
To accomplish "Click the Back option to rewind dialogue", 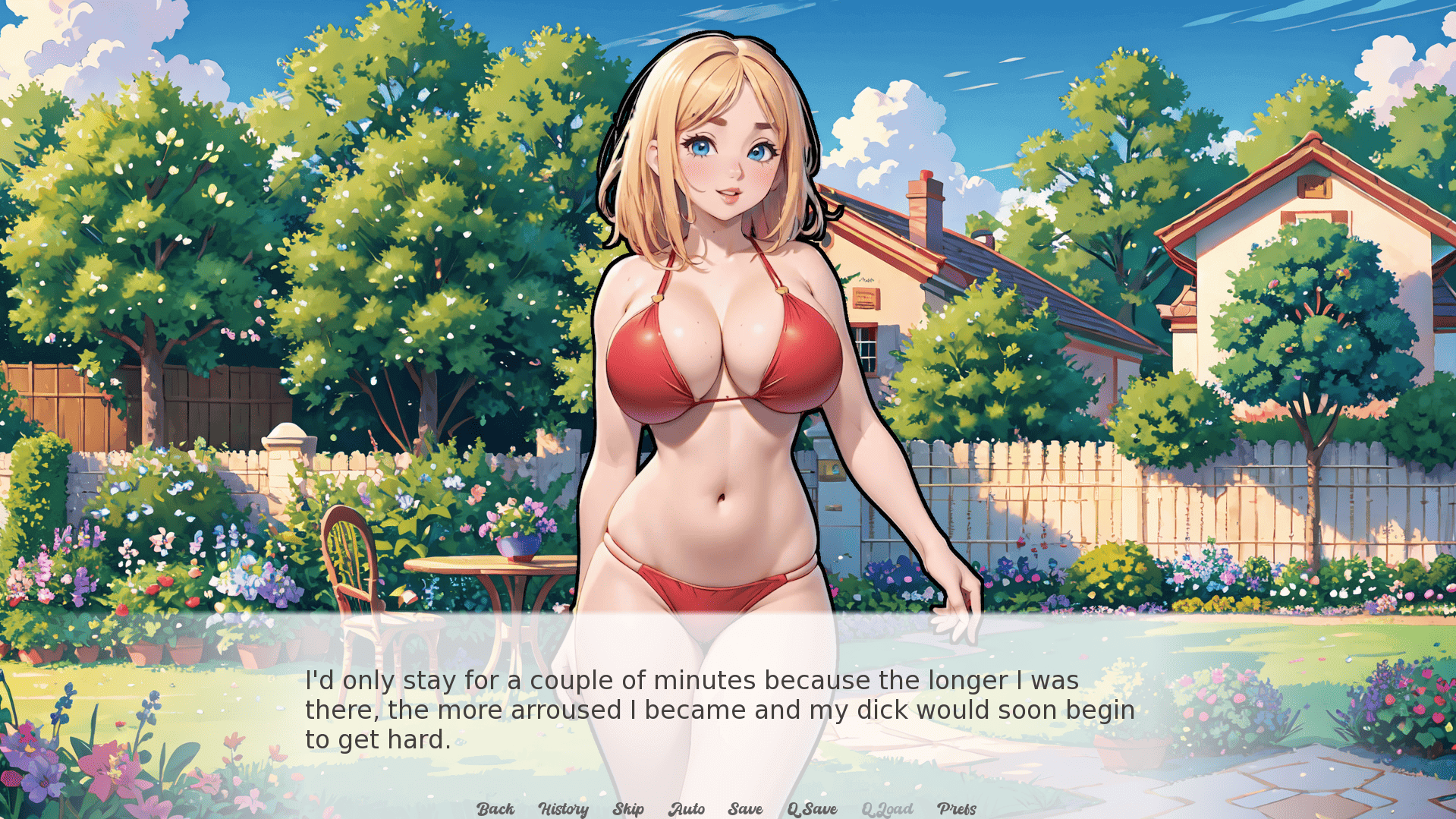I will pyautogui.click(x=495, y=808).
